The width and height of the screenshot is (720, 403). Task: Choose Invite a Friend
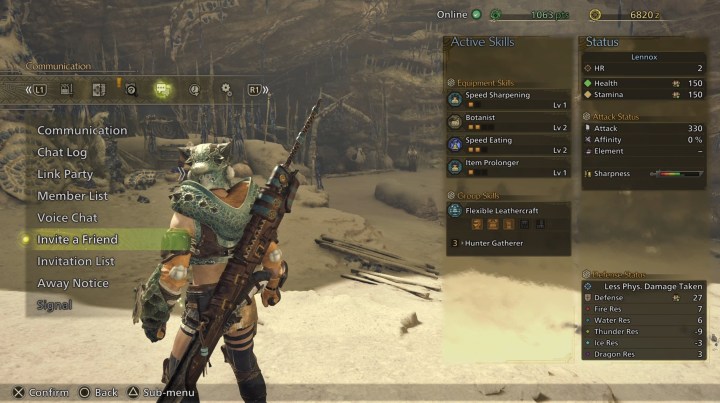pyautogui.click(x=77, y=240)
